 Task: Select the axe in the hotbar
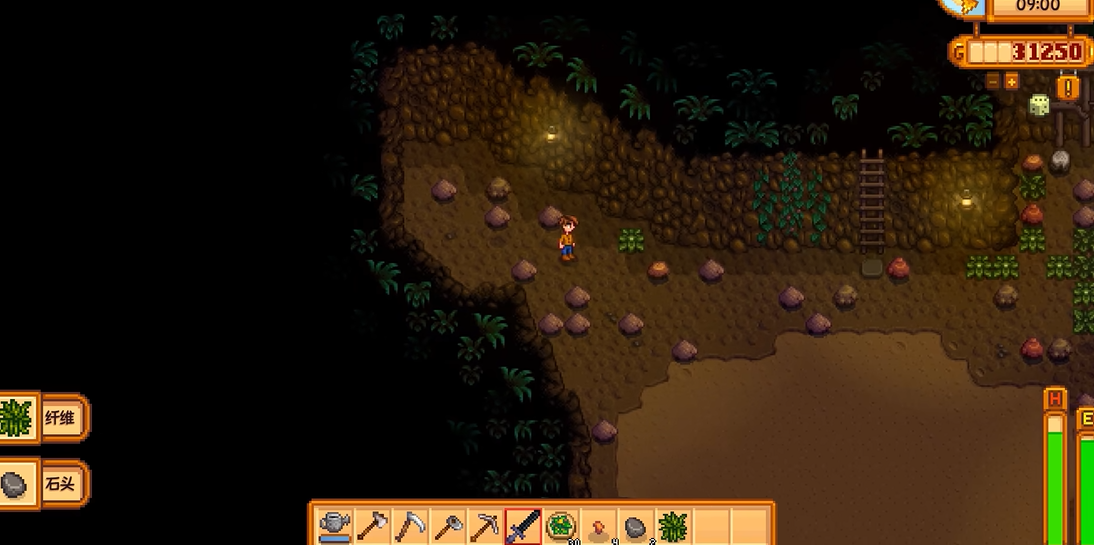pos(373,524)
